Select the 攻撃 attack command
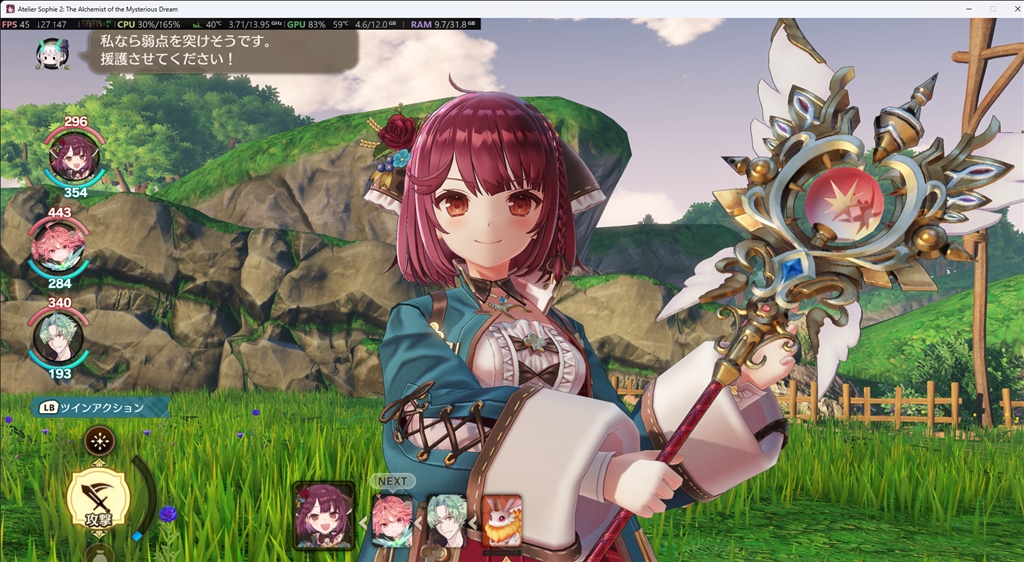1024x562 pixels. coord(97,499)
